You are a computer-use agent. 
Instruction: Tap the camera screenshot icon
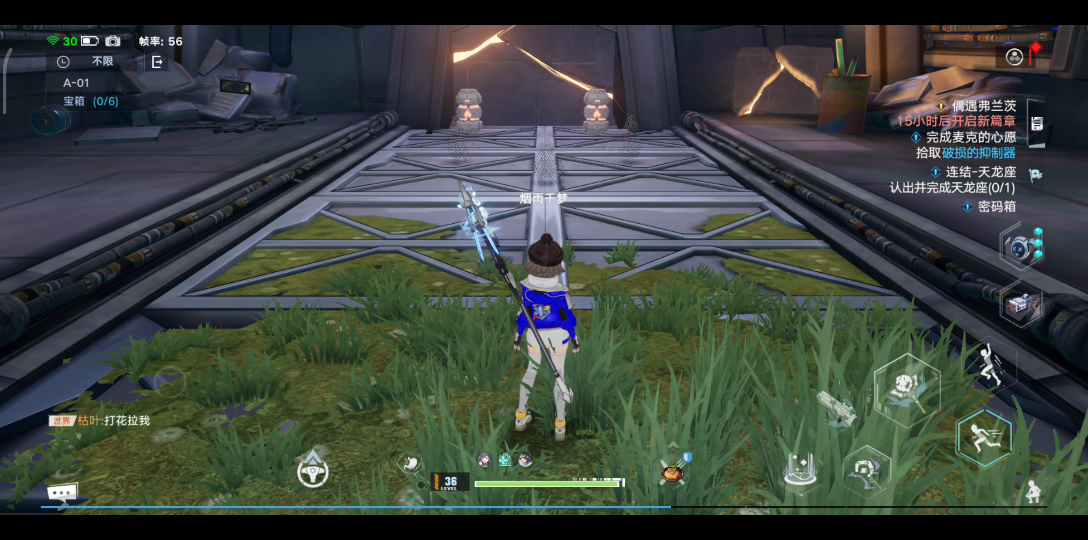[113, 41]
